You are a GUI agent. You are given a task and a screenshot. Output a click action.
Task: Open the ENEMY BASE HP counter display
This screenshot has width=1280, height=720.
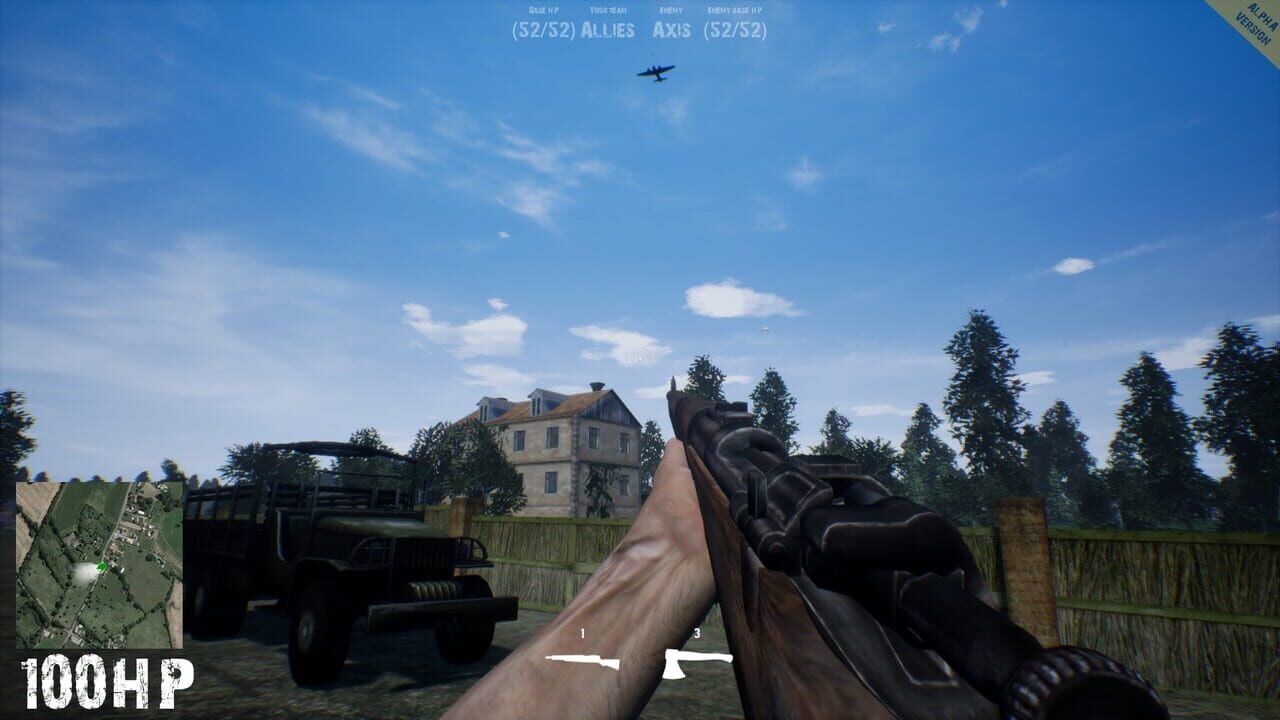(735, 10)
